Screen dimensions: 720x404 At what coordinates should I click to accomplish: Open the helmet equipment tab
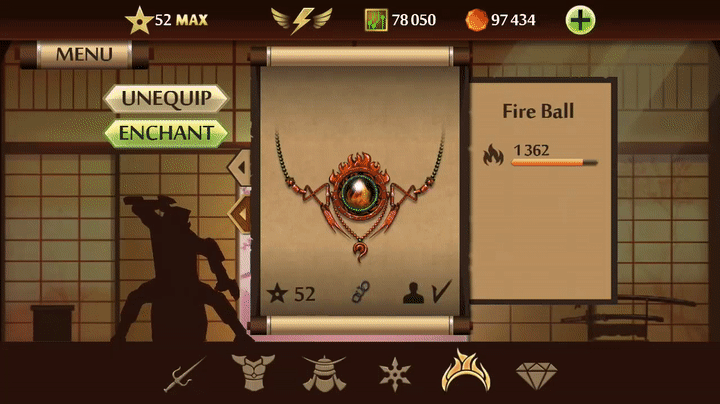pyautogui.click(x=322, y=374)
